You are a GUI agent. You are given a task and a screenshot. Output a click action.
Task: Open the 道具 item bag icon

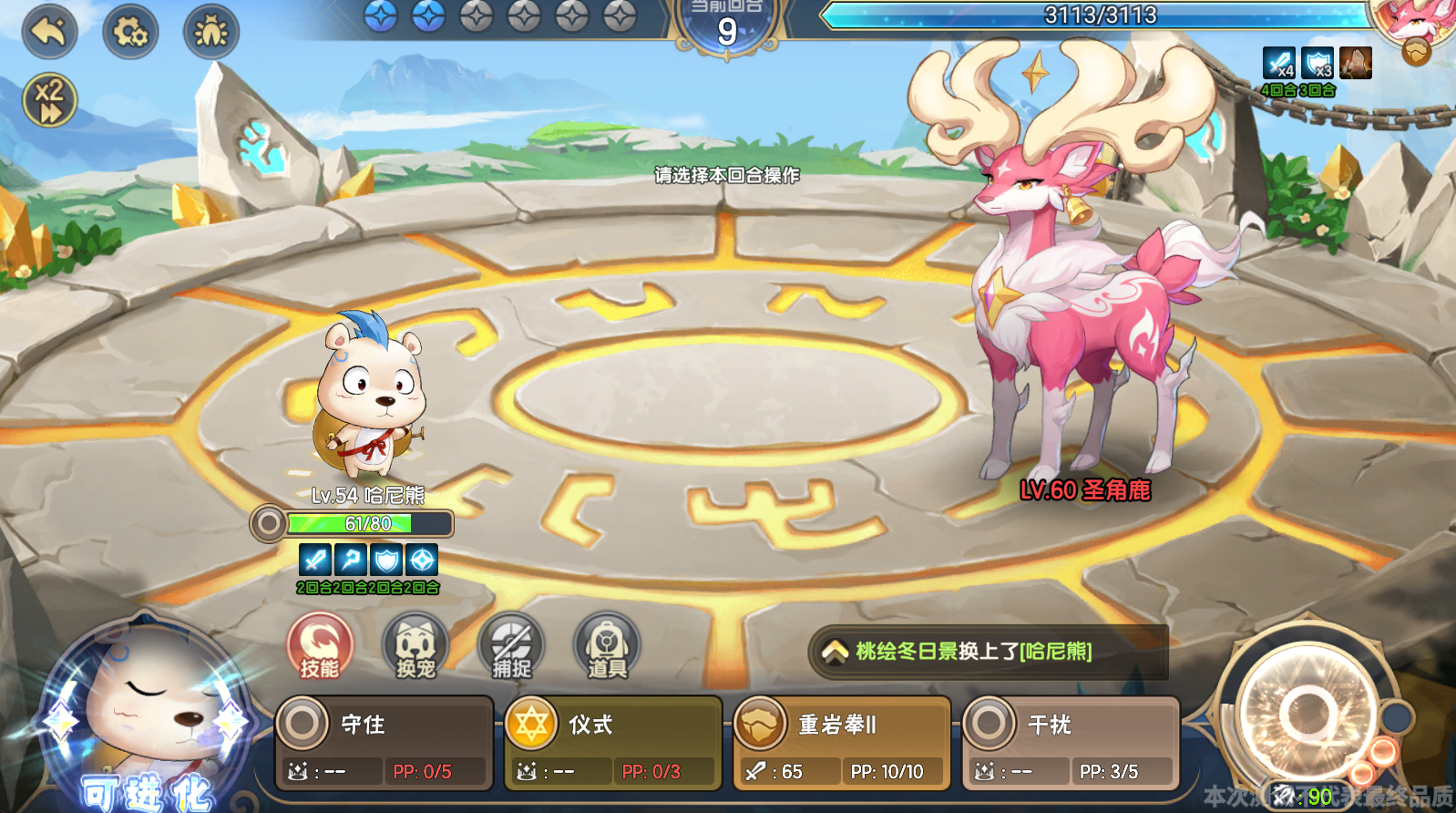(603, 647)
